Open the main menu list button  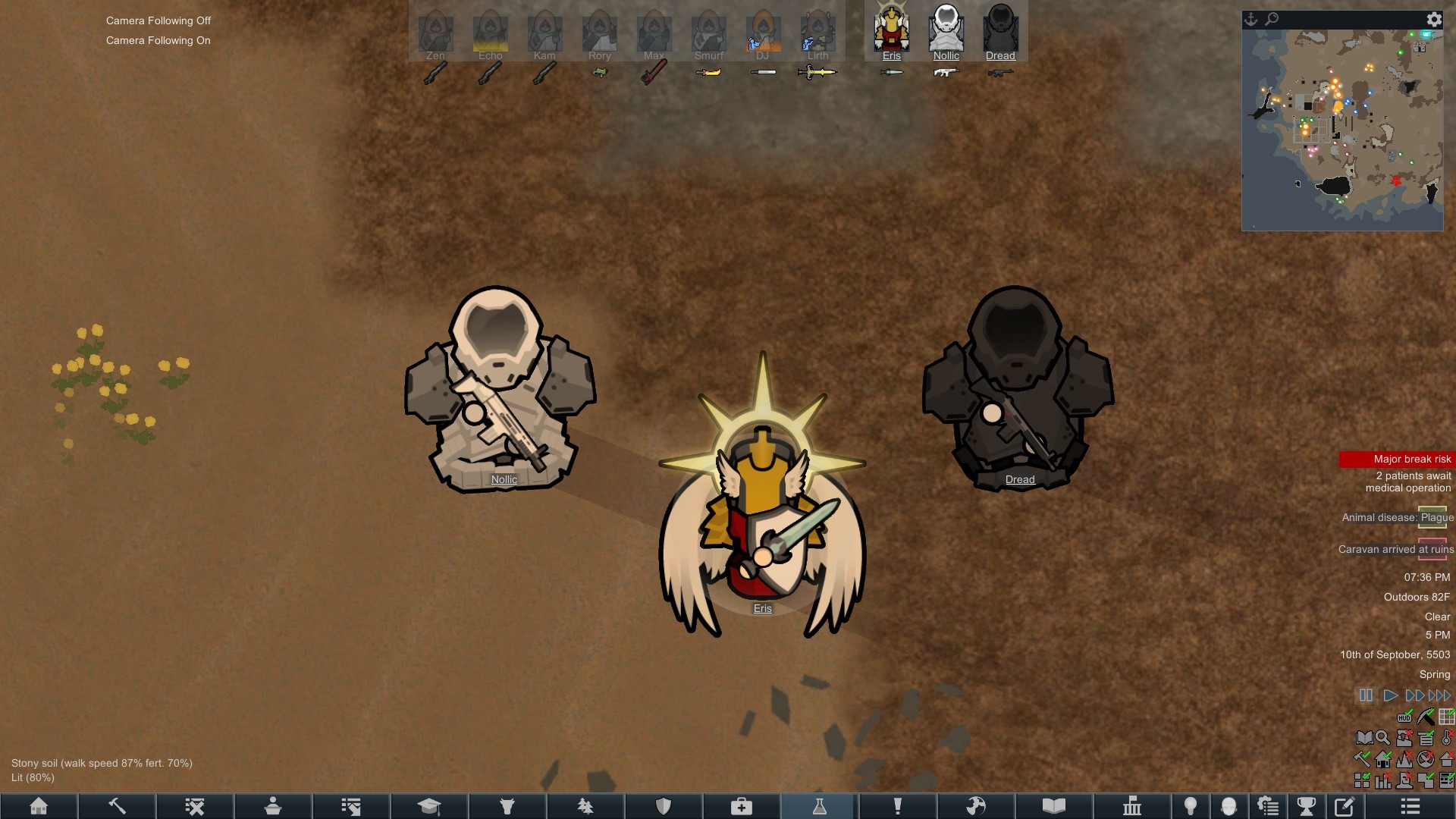1410,806
